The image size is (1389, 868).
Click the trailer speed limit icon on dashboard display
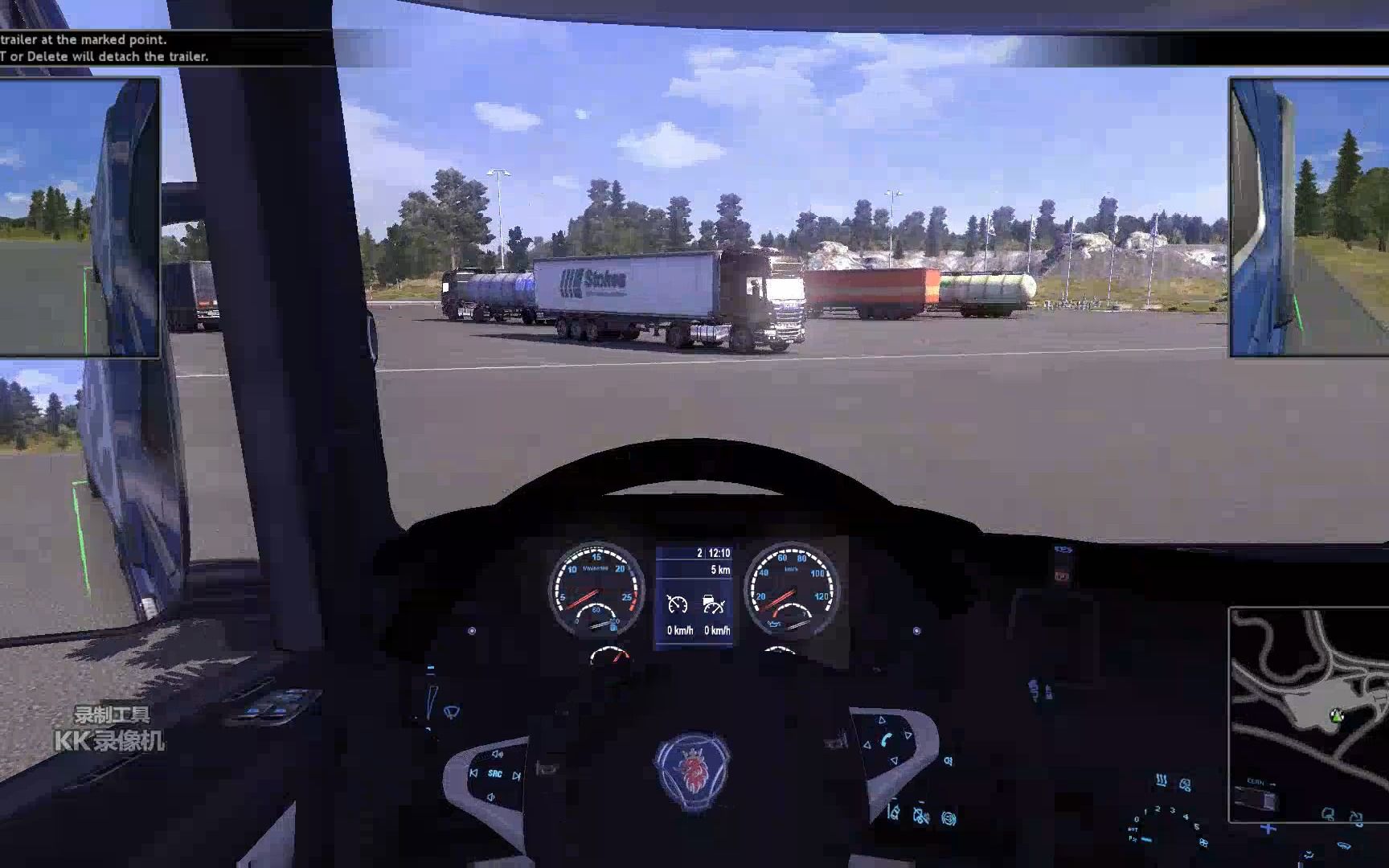coord(713,604)
